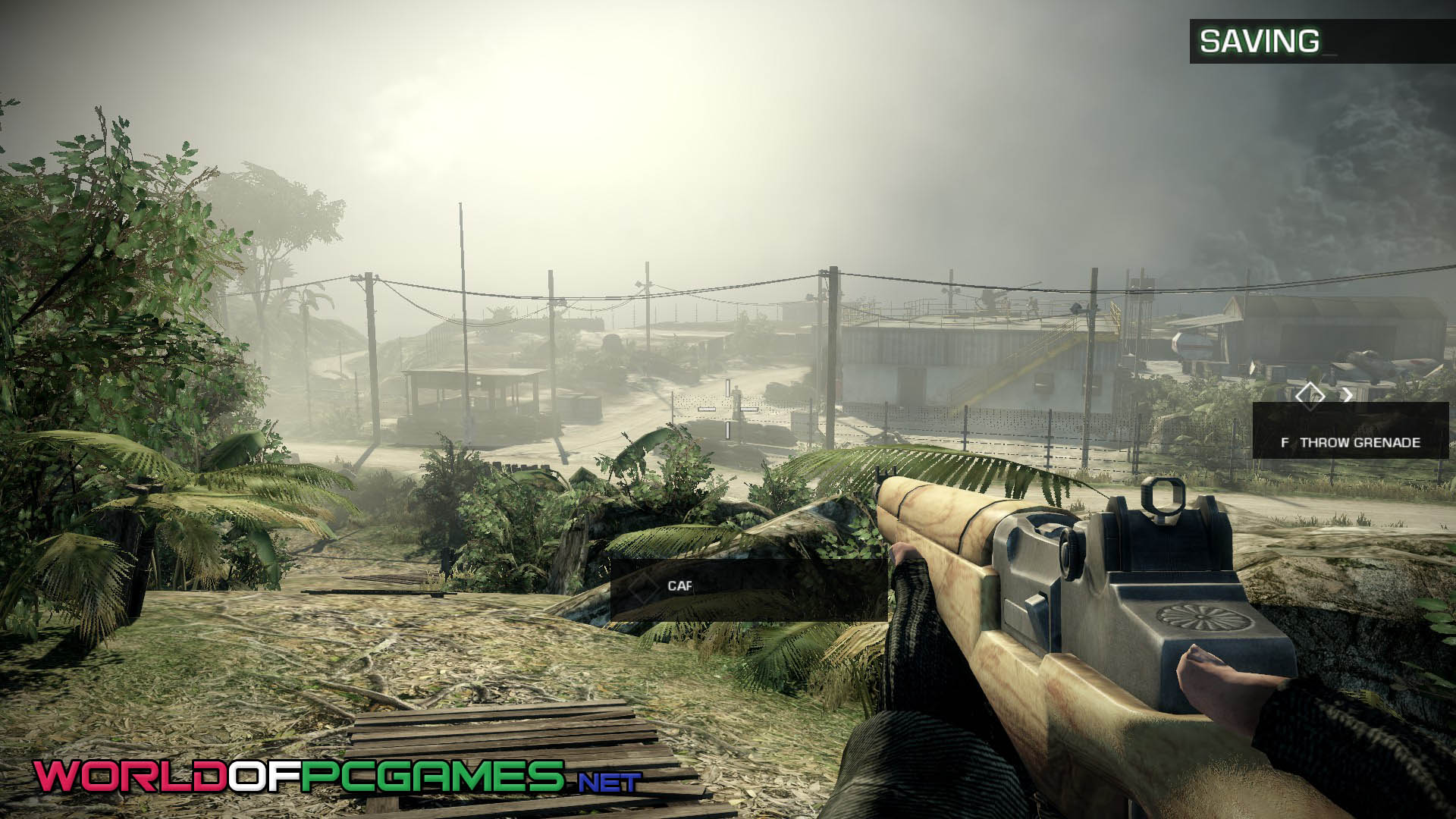Select the objective panel starting with CAF

pos(748,587)
